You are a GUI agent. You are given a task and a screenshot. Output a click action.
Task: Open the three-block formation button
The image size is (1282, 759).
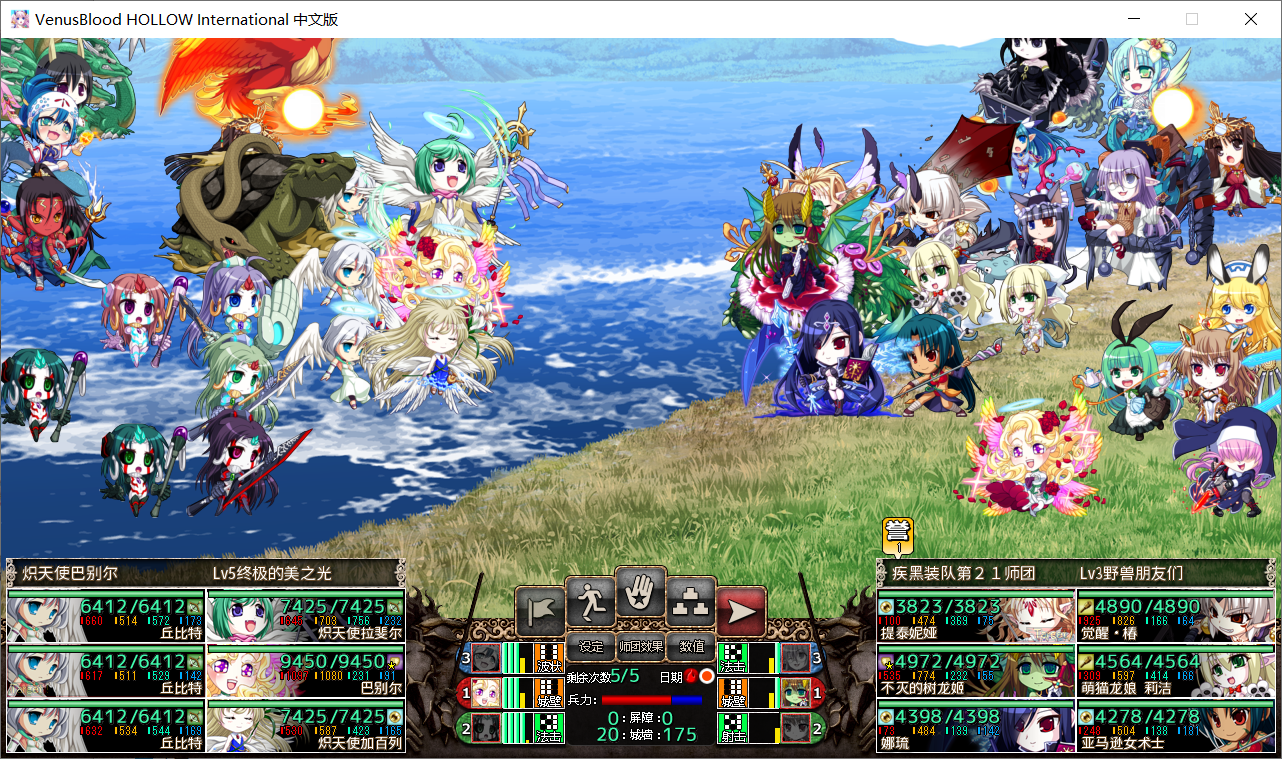[692, 602]
